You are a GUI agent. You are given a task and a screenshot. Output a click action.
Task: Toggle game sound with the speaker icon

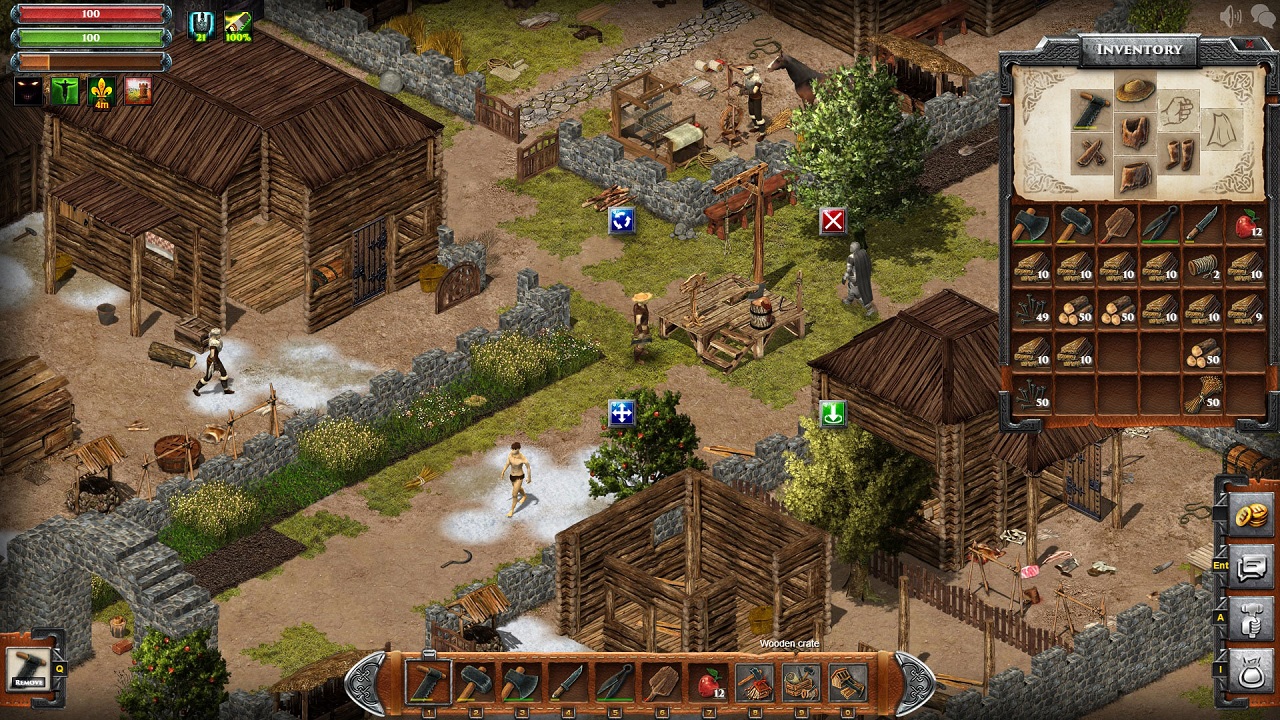tap(1231, 14)
